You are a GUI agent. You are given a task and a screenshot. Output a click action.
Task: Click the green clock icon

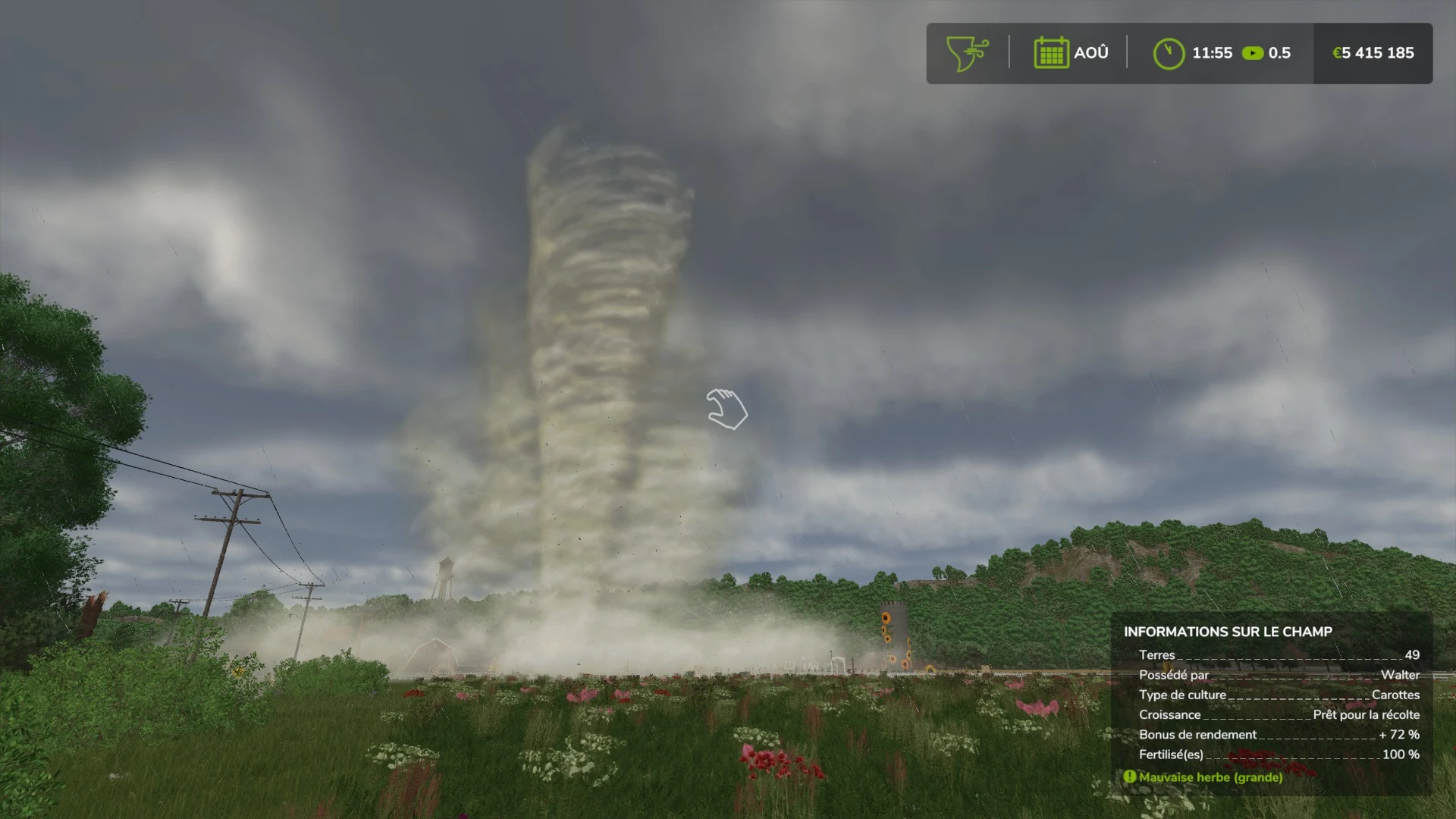click(x=1169, y=52)
